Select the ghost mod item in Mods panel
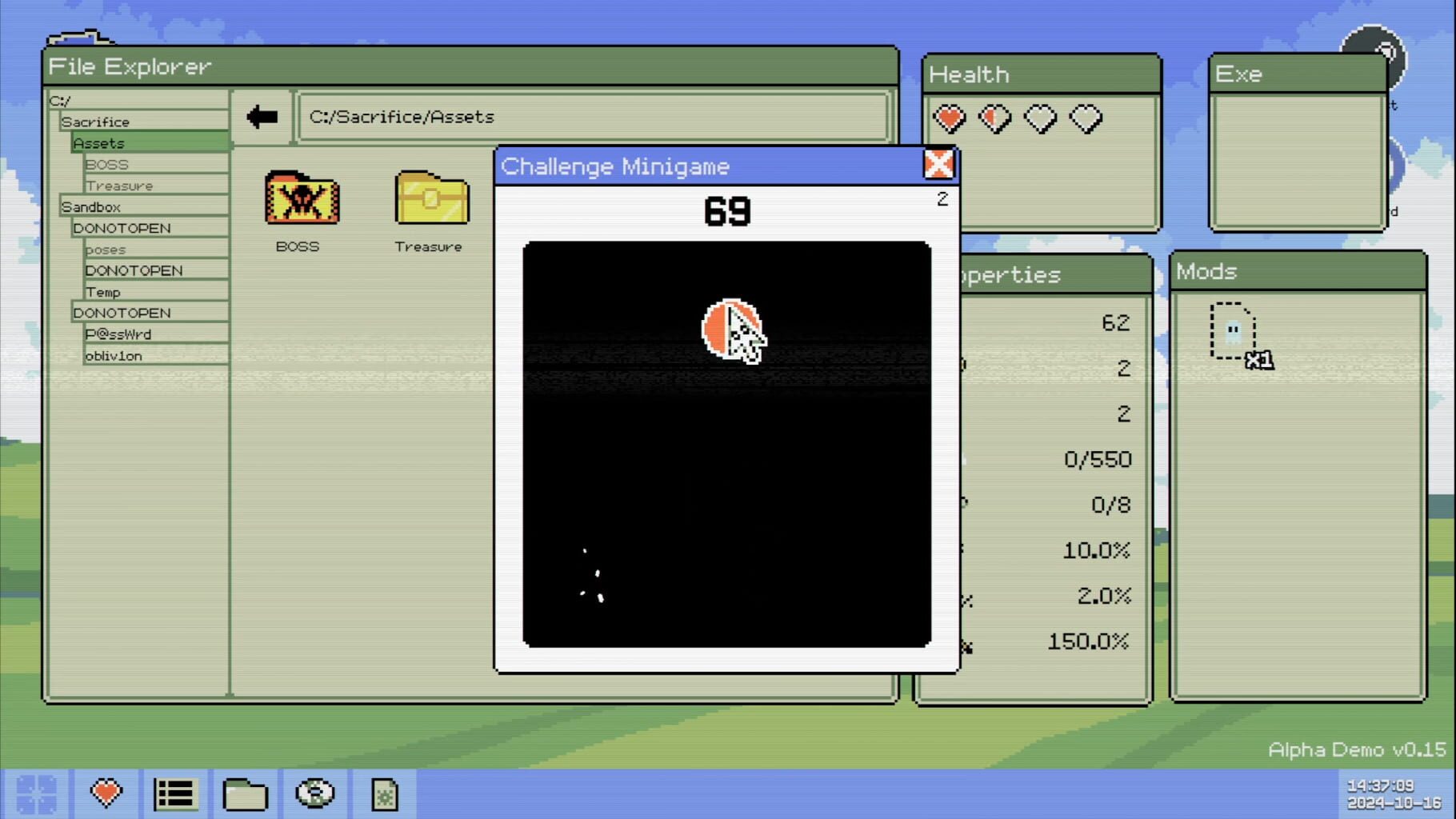The image size is (1456, 819). tap(1232, 330)
